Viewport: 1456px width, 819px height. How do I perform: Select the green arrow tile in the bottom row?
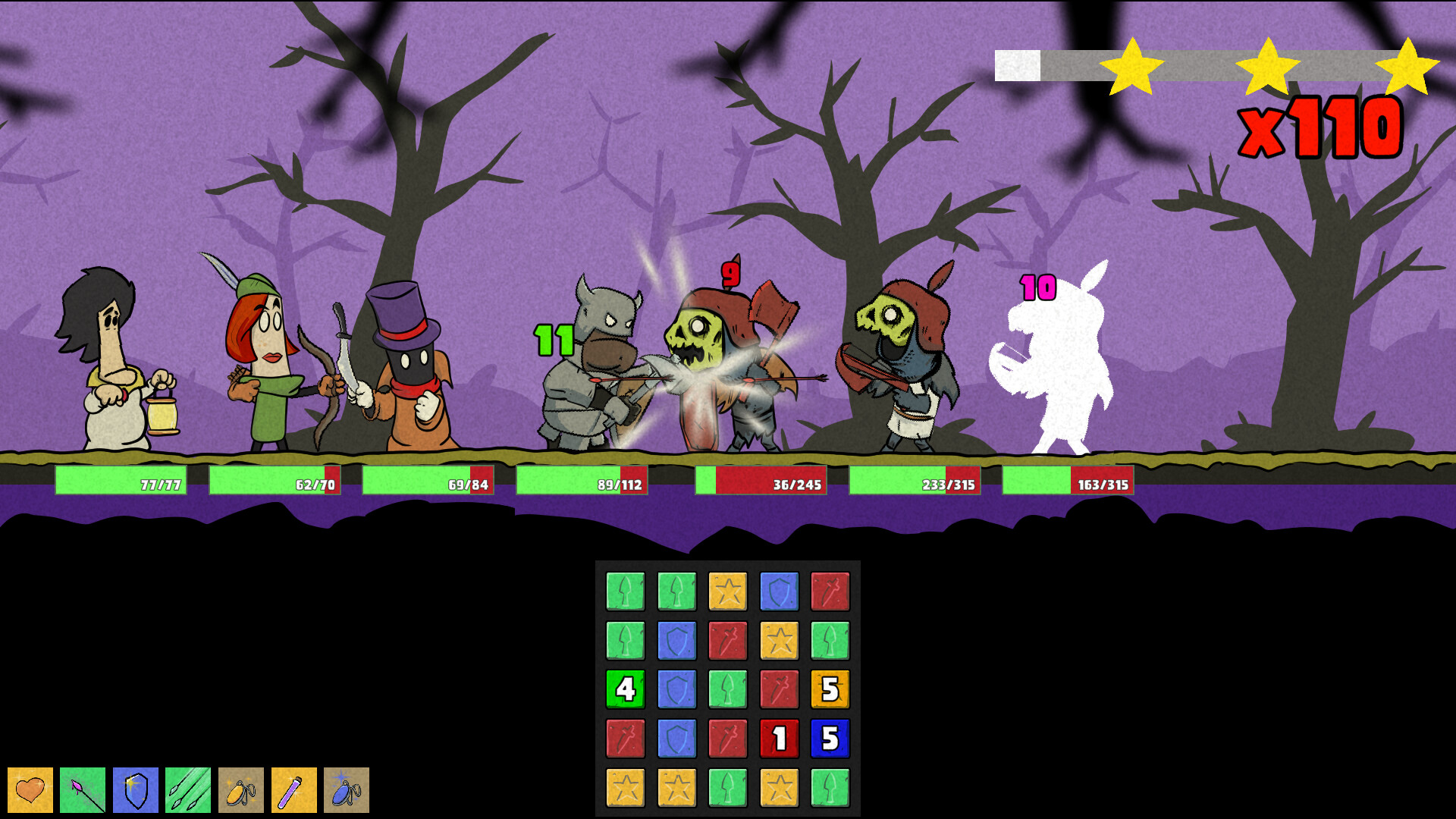[727, 786]
